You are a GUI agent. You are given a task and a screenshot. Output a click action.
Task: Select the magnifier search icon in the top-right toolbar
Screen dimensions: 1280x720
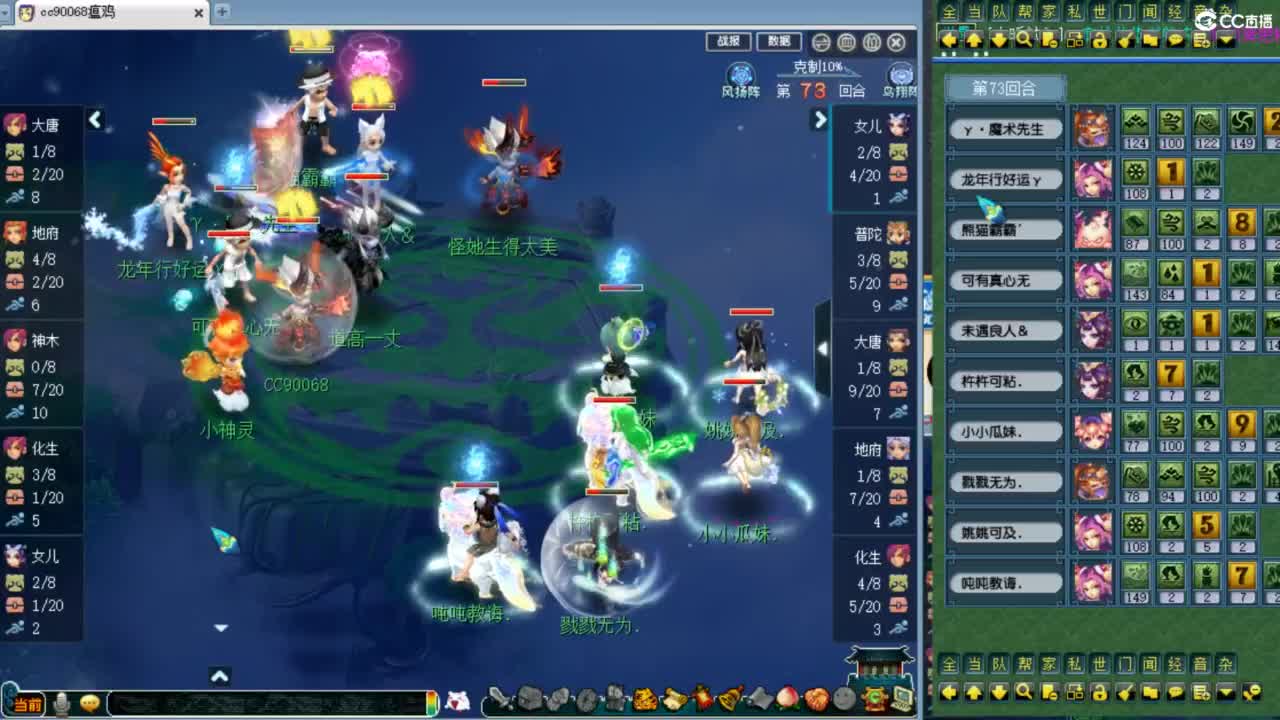tap(1025, 40)
